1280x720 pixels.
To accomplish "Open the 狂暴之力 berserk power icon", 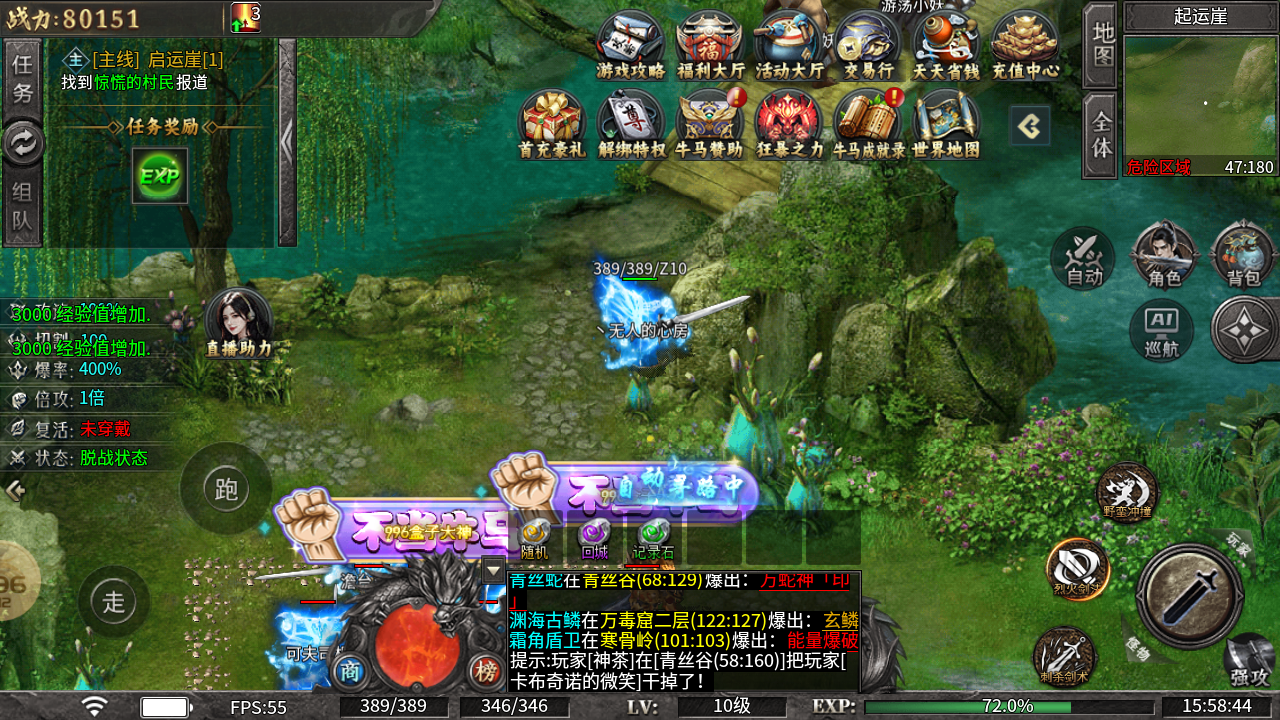I will tap(789, 124).
